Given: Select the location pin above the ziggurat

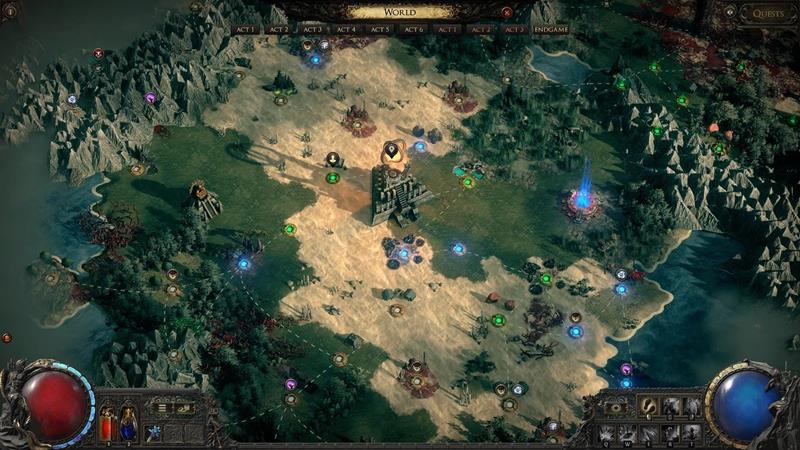Looking at the screenshot, I should click(x=393, y=151).
